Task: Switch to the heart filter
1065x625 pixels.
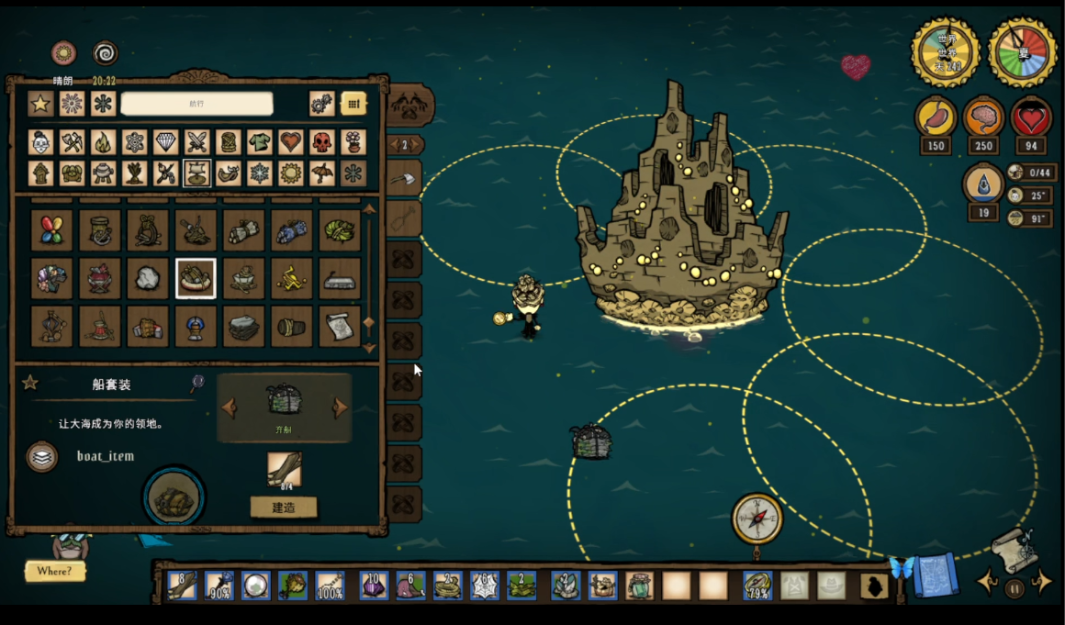Action: point(290,142)
